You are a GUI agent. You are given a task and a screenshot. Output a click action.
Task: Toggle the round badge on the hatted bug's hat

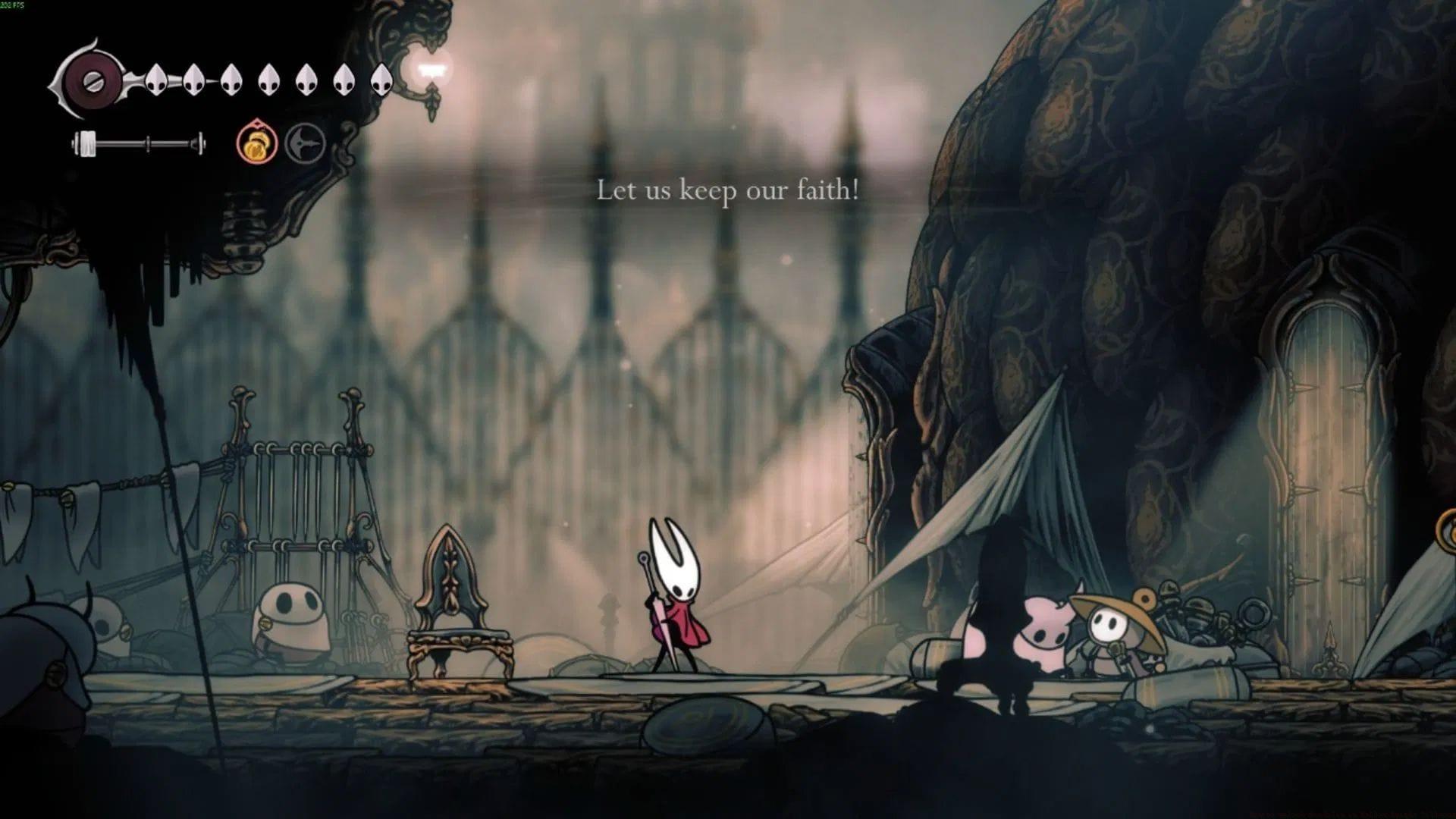coord(1146,599)
